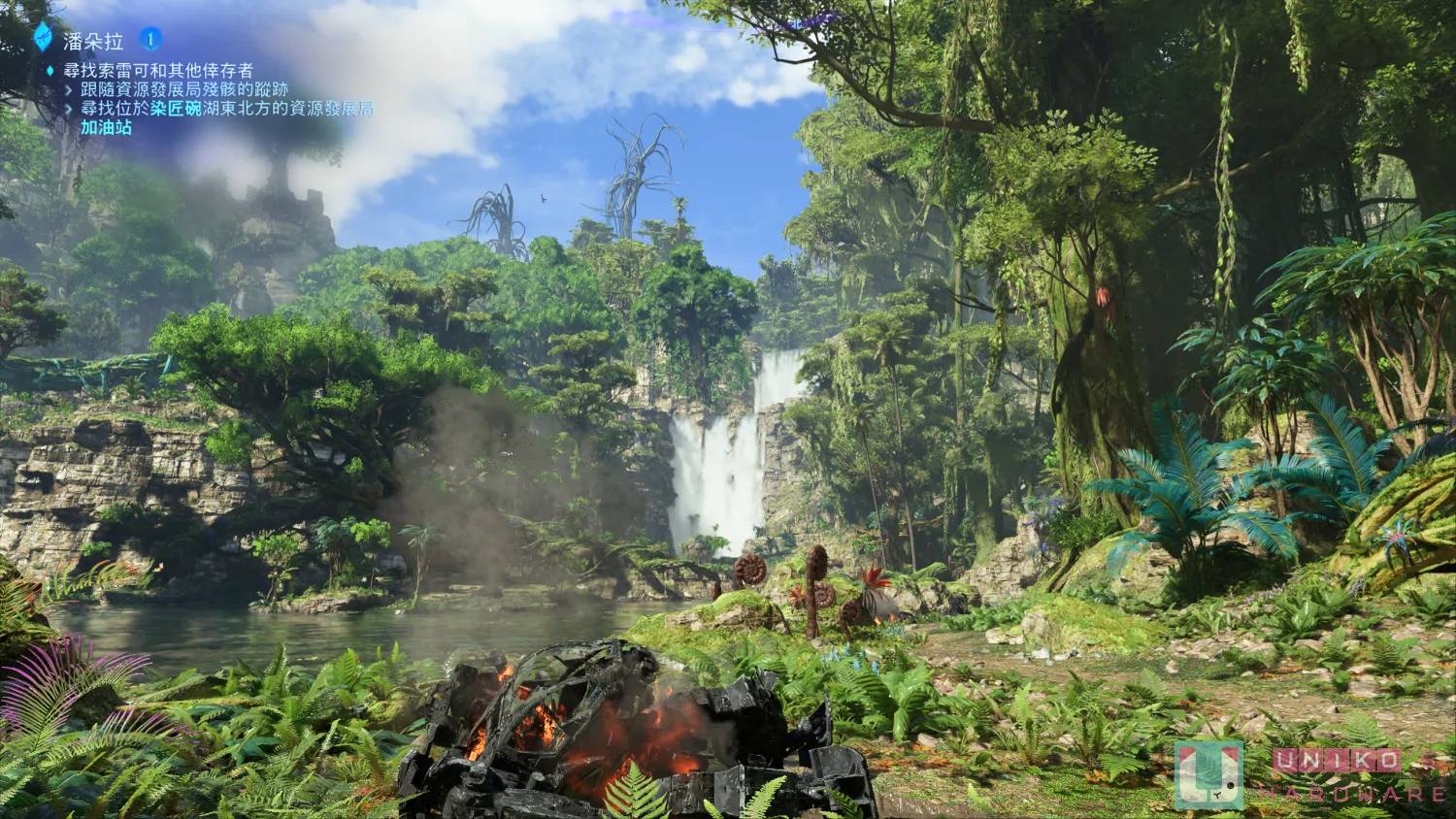The height and width of the screenshot is (819, 1456).
Task: Click the glyph inside the Pandora quest diamond
Action: coord(44,37)
